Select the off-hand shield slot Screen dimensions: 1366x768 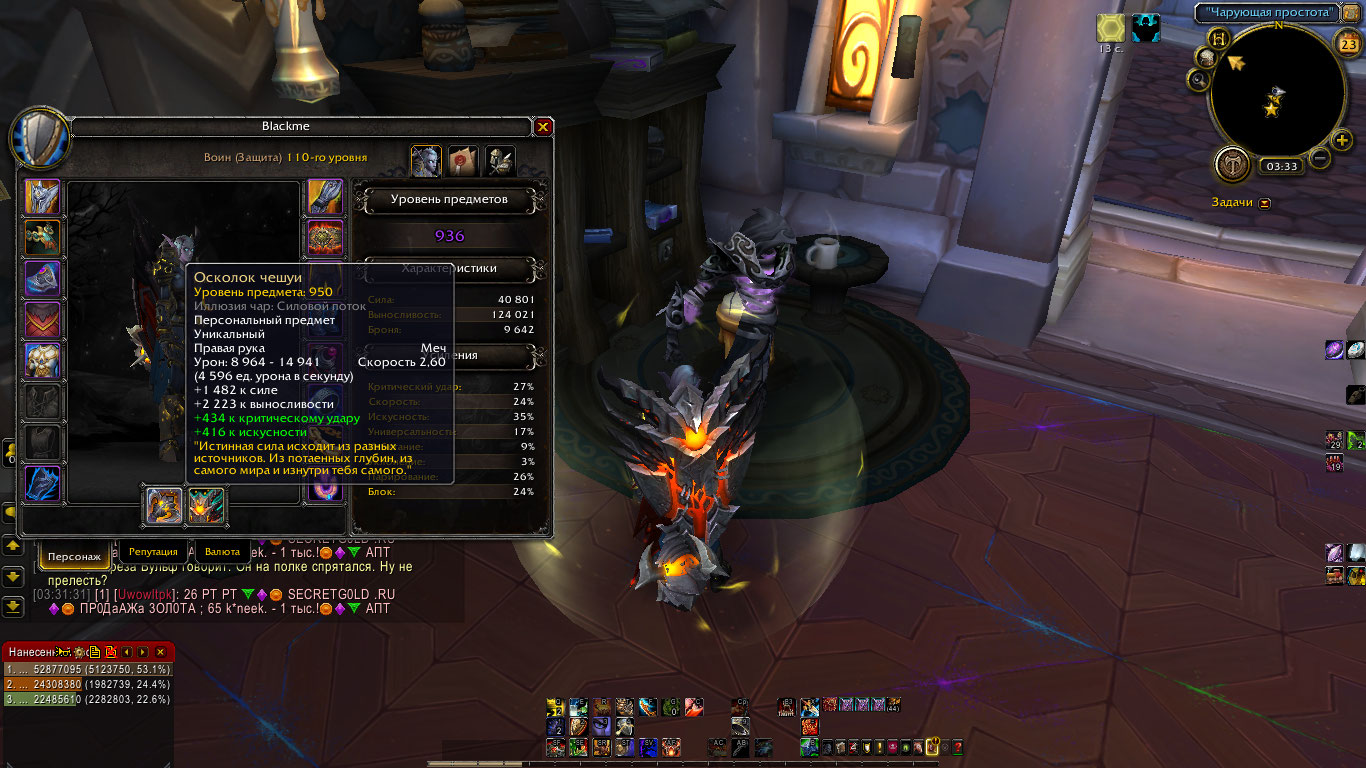click(207, 506)
